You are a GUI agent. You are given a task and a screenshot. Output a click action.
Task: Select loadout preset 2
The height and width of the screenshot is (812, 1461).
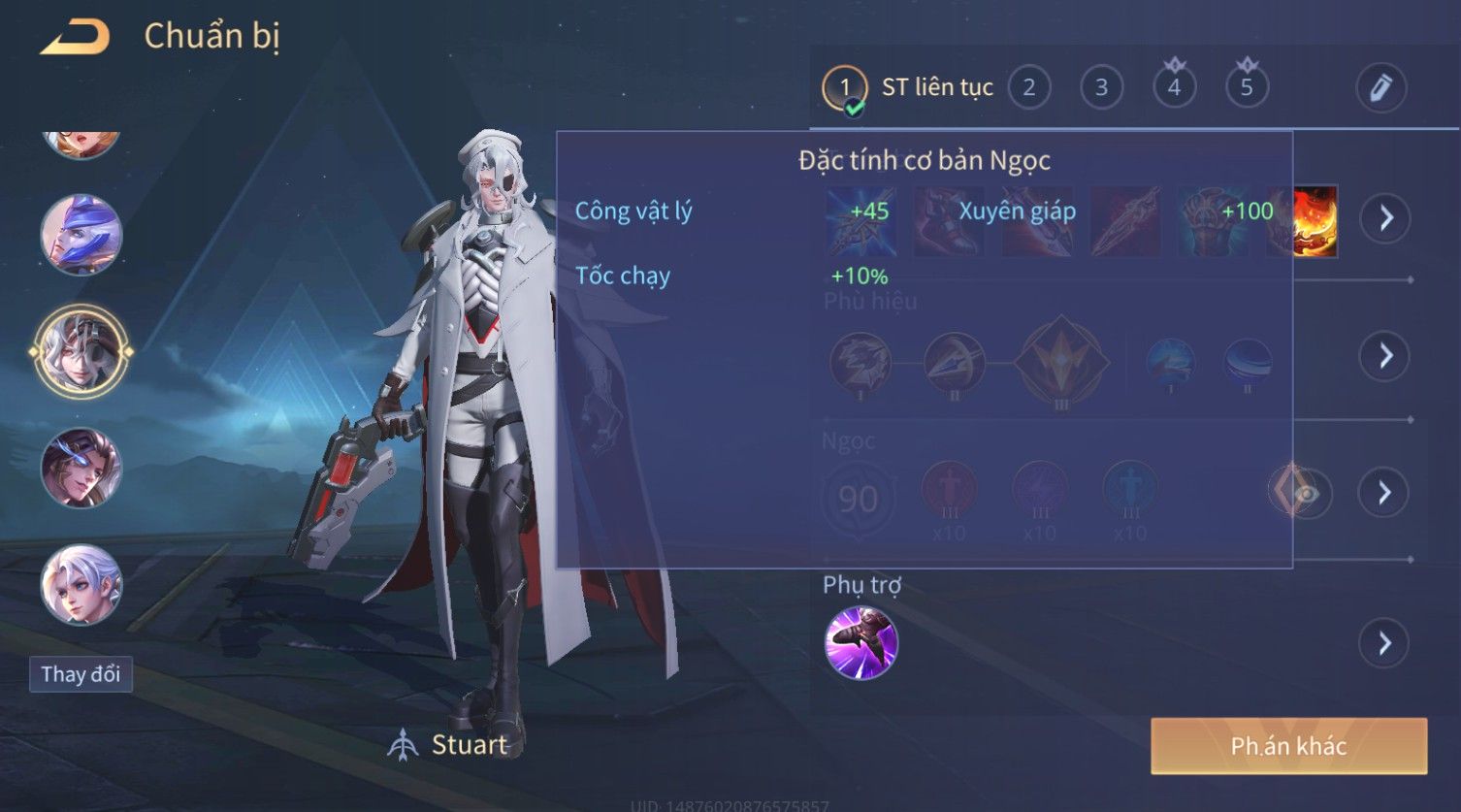click(x=1028, y=88)
